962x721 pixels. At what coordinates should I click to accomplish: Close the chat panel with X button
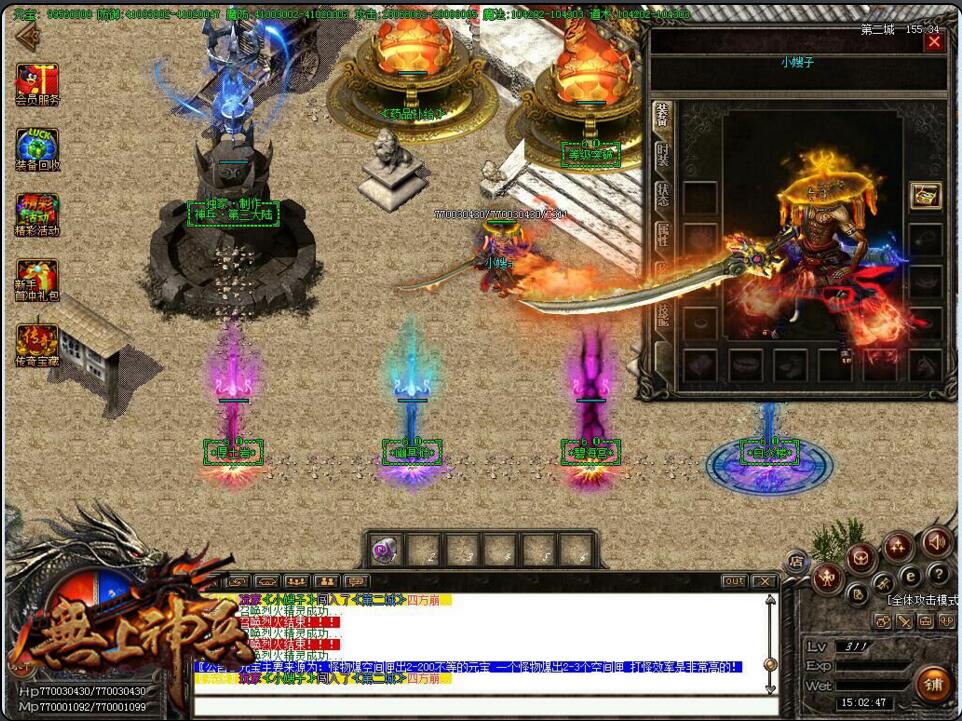[x=764, y=581]
